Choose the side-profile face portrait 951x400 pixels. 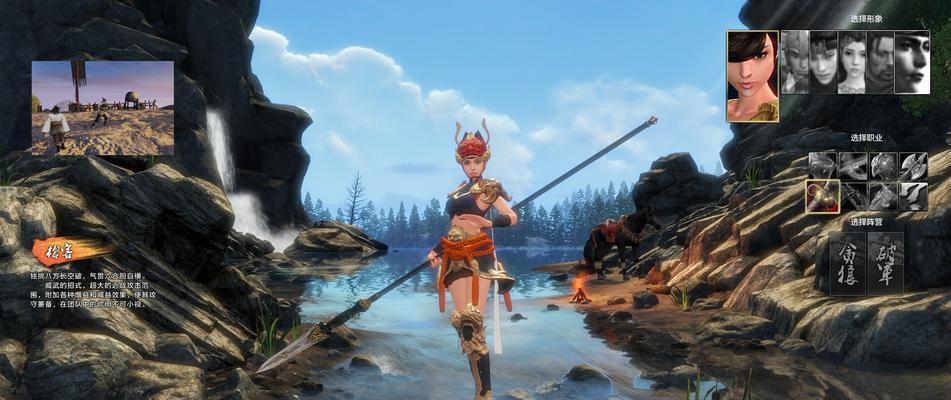(911, 62)
